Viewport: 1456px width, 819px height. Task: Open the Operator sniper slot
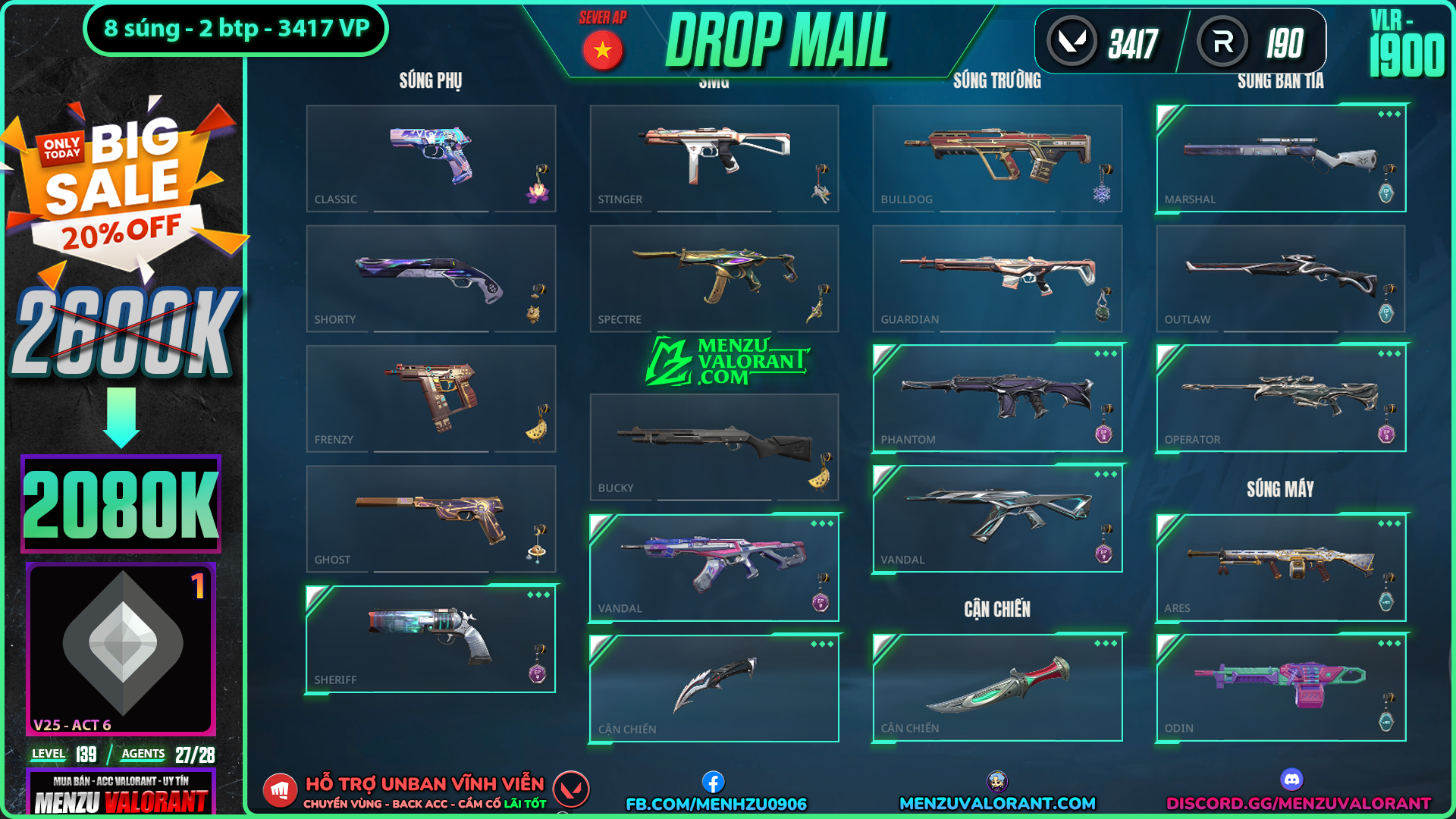(1281, 398)
